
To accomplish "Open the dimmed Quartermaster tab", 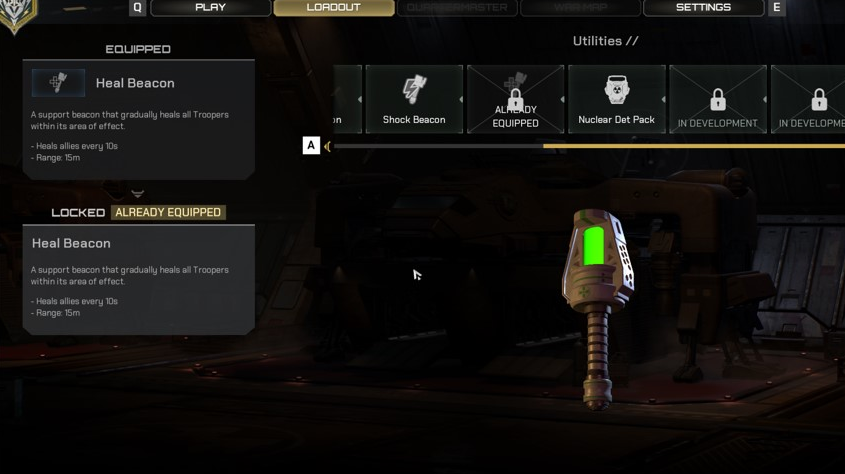I will (x=457, y=8).
